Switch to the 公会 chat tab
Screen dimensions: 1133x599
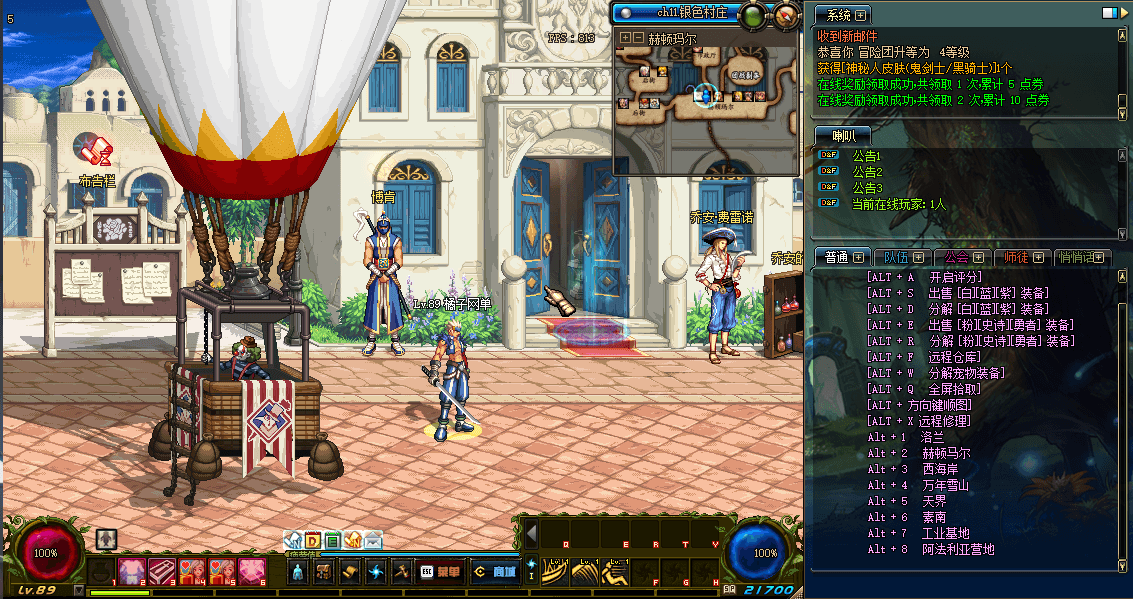point(961,257)
